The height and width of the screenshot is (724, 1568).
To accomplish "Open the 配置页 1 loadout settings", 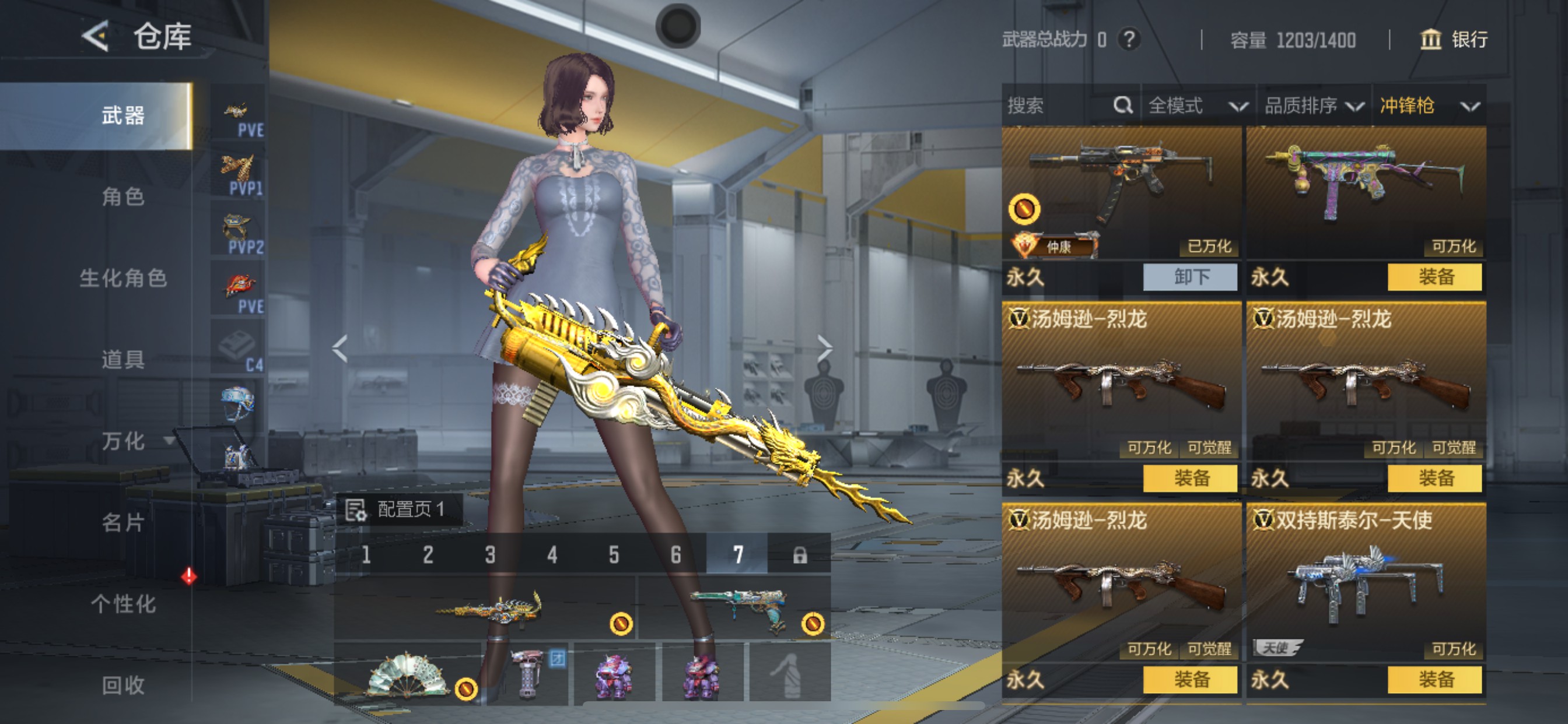I will (398, 509).
